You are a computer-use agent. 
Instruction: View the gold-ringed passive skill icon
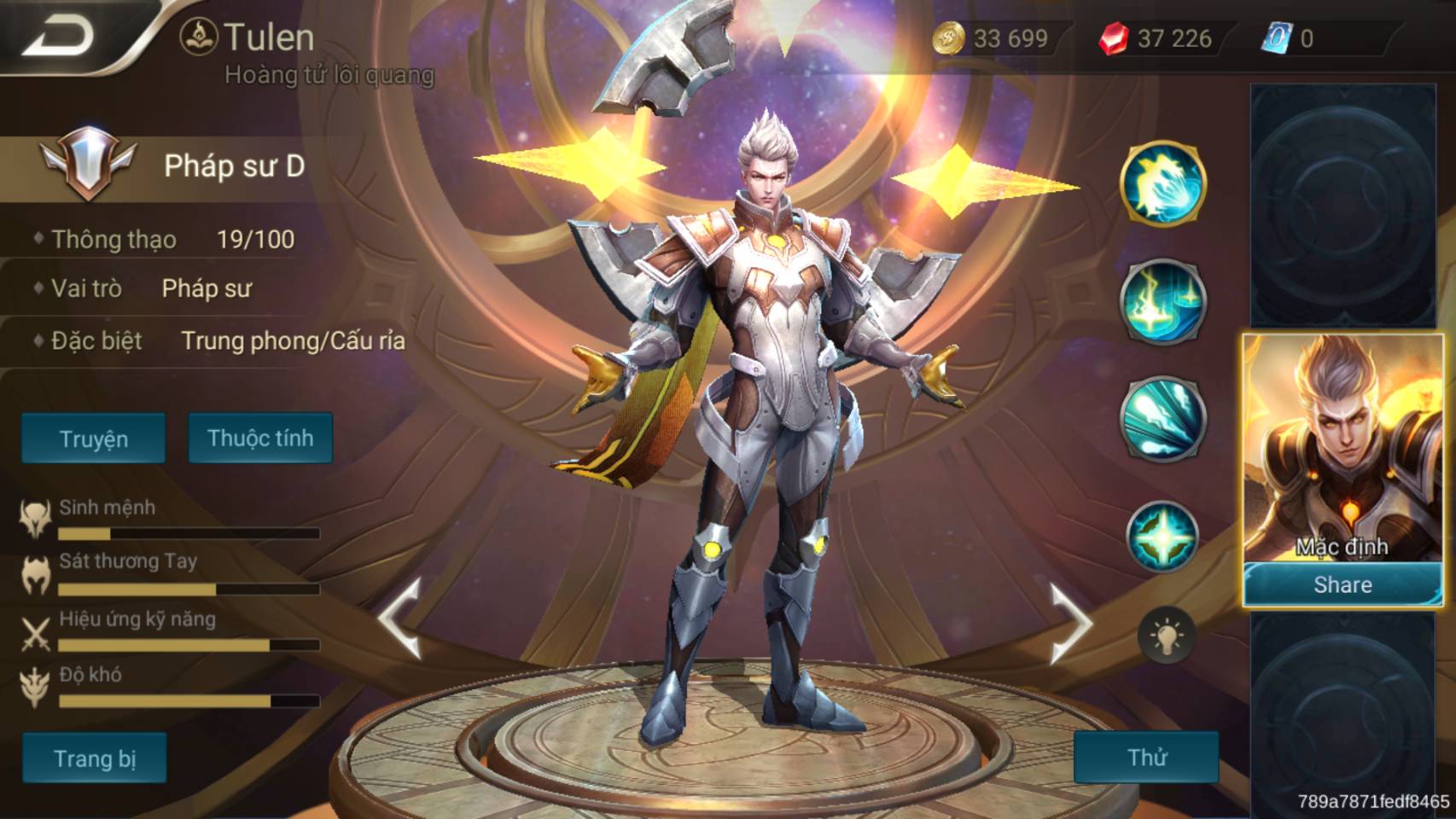click(x=1162, y=183)
